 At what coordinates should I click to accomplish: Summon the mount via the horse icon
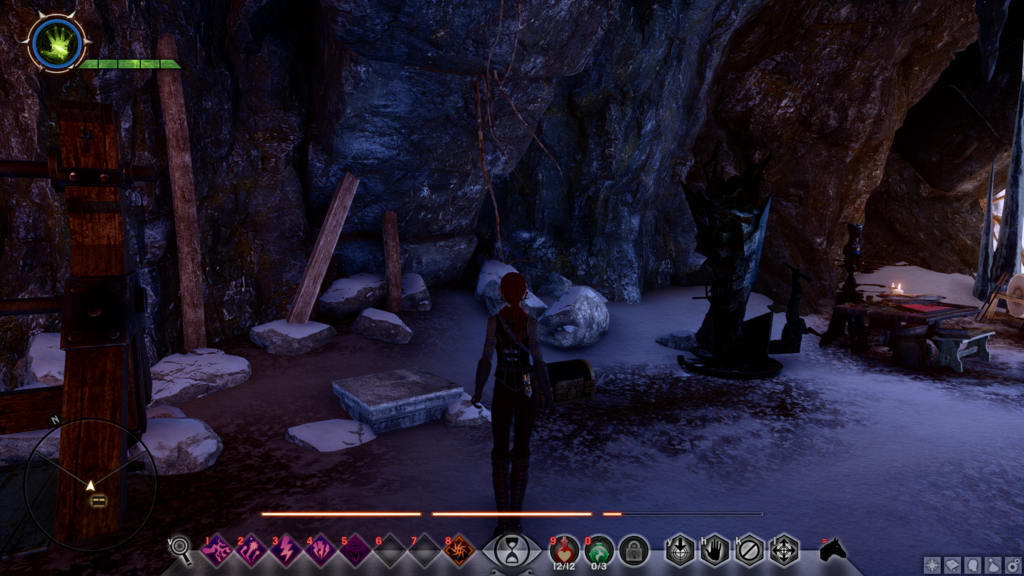click(x=832, y=549)
